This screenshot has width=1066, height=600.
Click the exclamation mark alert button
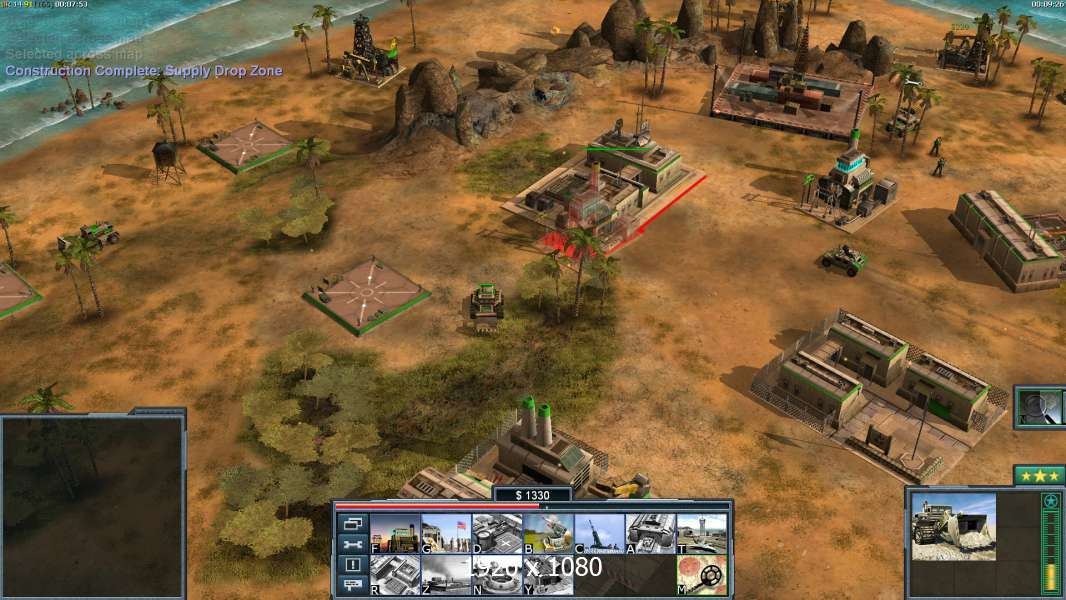click(352, 565)
